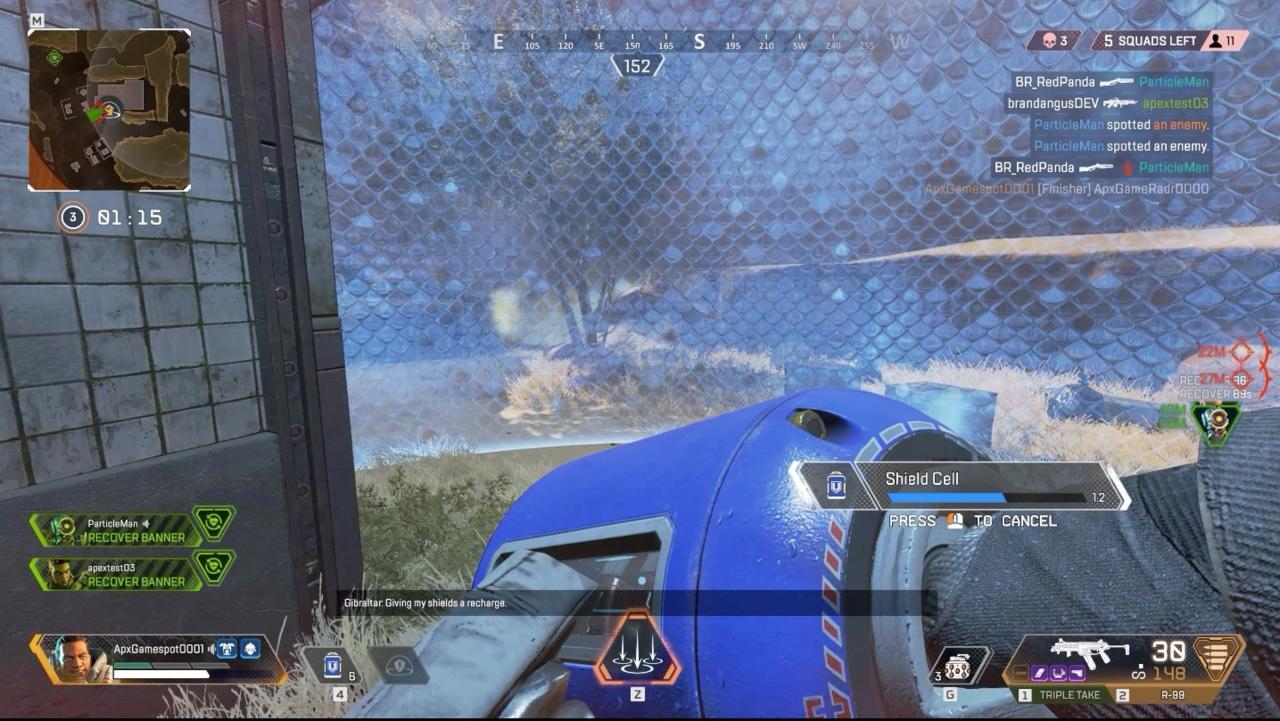Toggle ApxGamespot0001's voice speaker icon
Viewport: 1280px width, 721px height.
[212, 649]
